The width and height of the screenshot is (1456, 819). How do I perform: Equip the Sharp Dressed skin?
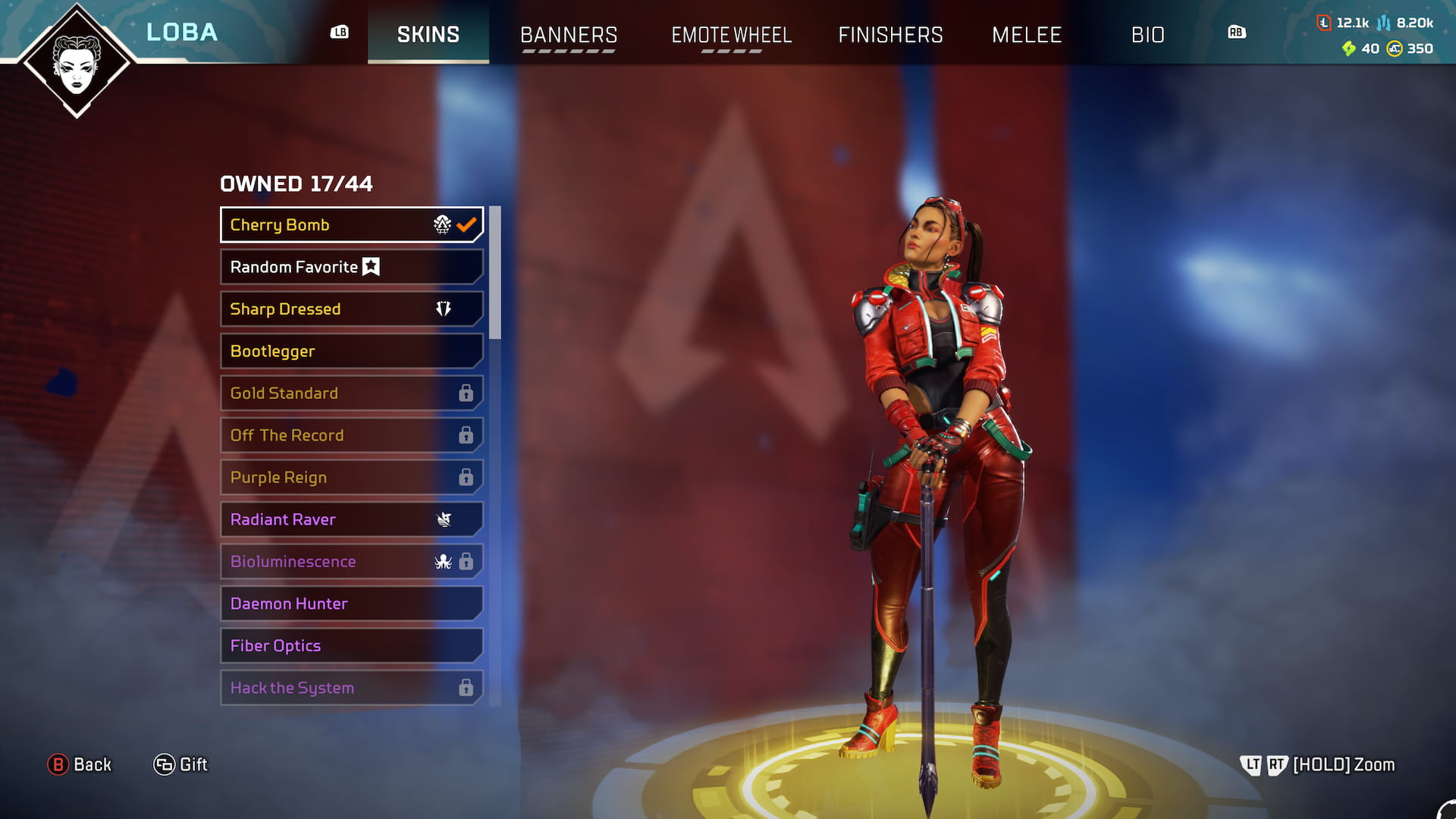[351, 309]
